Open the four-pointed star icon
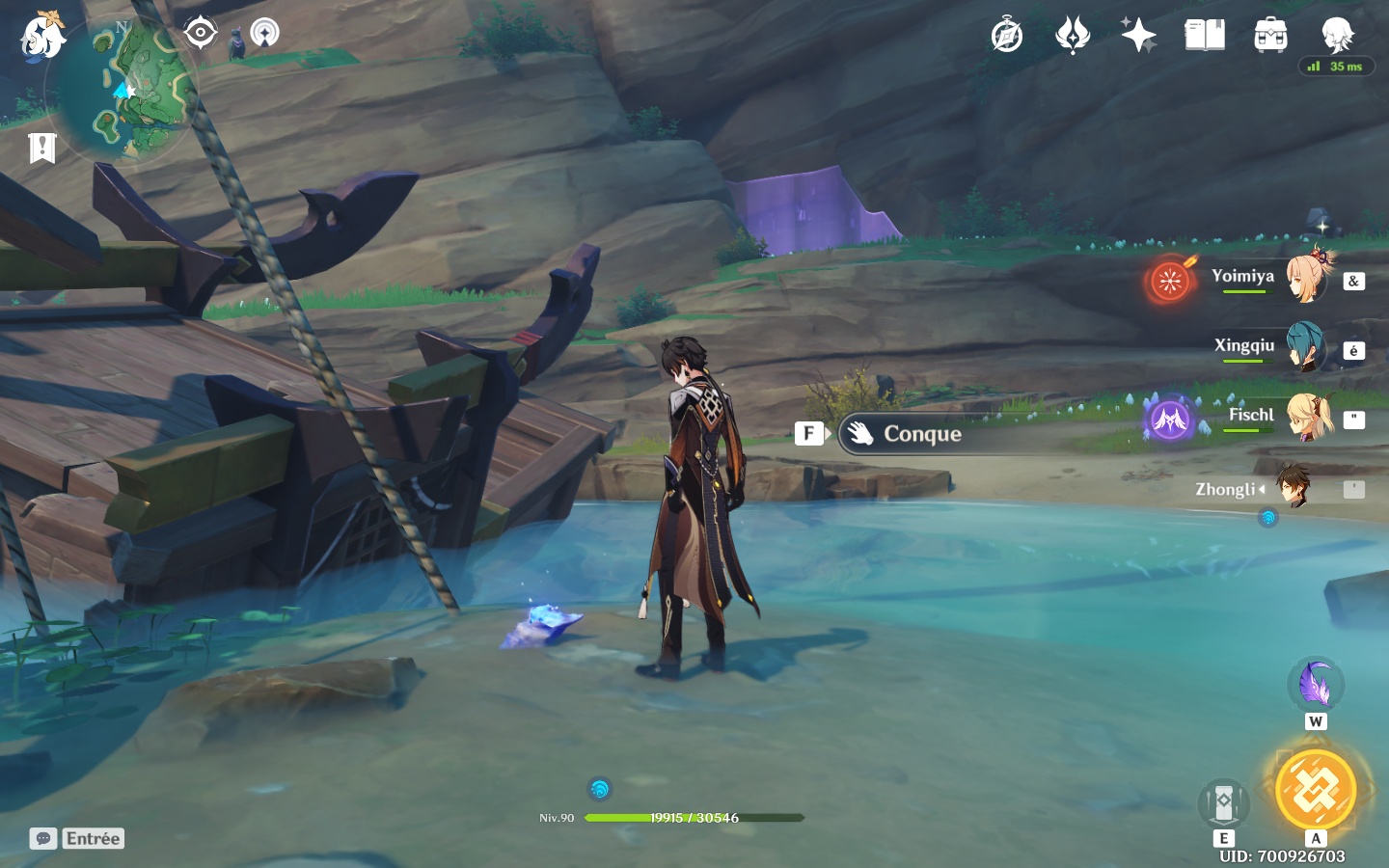Viewport: 1389px width, 868px height. click(x=1138, y=37)
